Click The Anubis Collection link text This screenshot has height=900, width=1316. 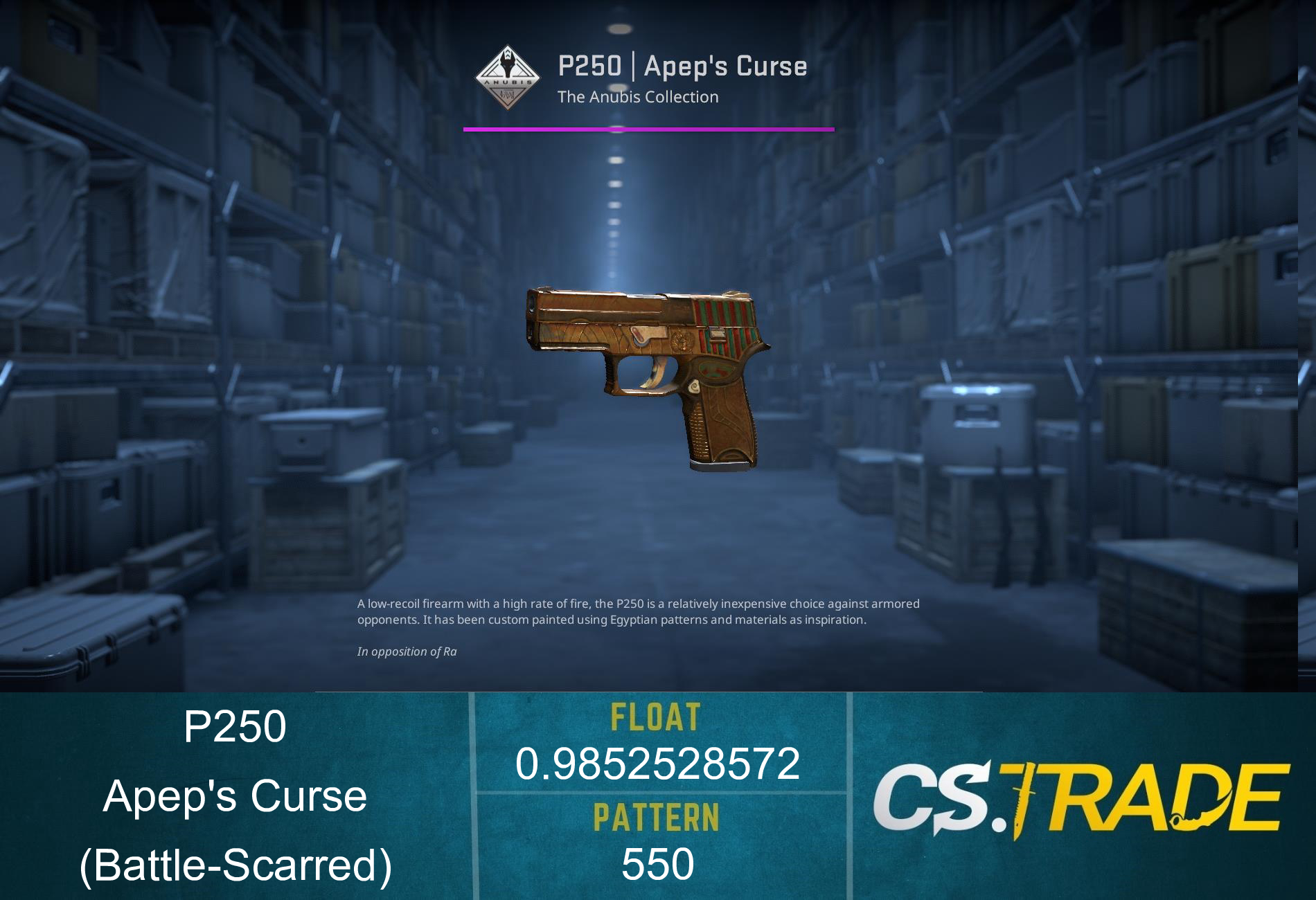[637, 97]
